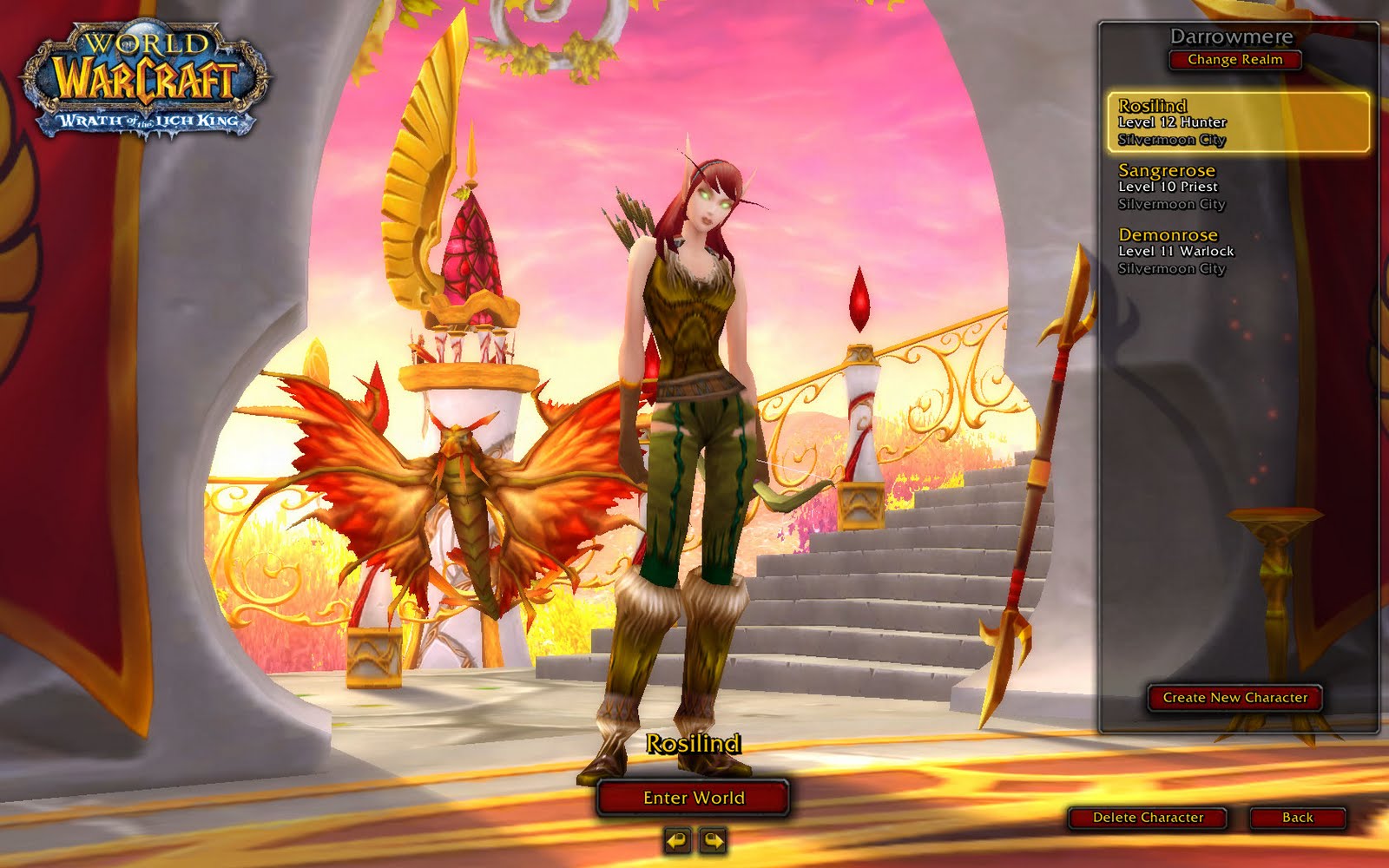Click the Darrowmere realm name

pyautogui.click(x=1234, y=36)
